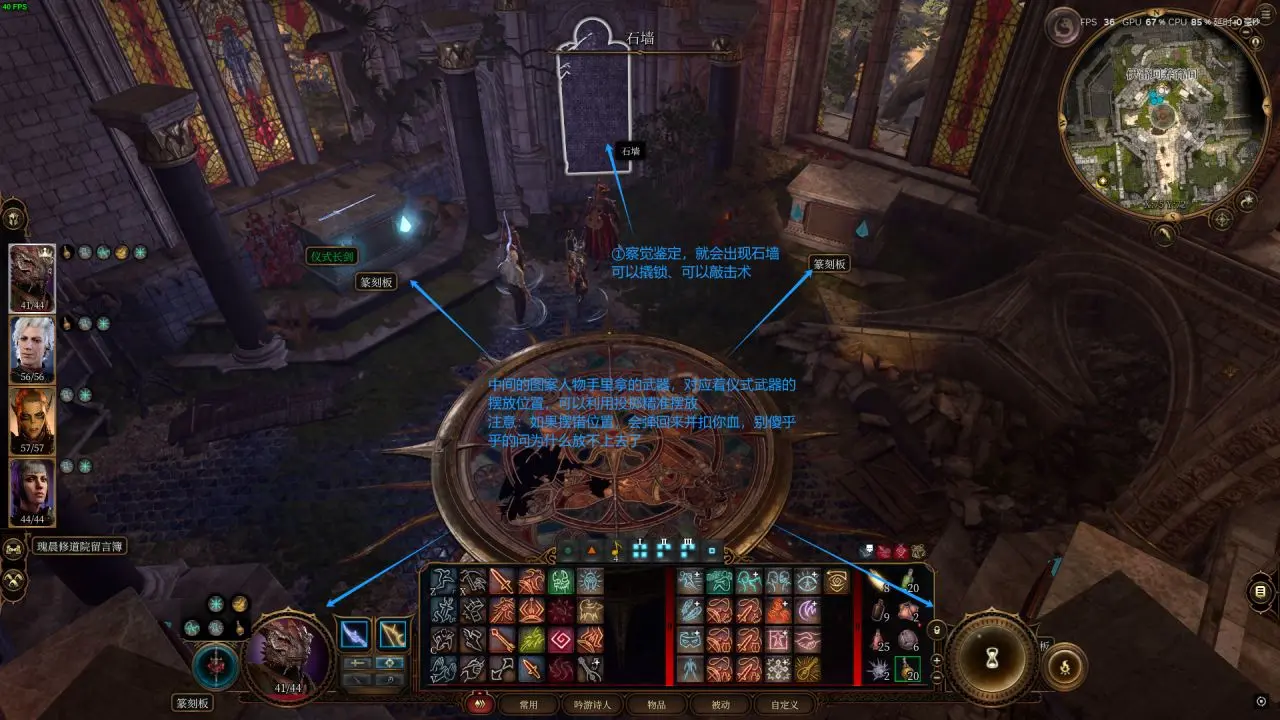Open the 瑰晨修道院留言簿 notification
Viewport: 1280px width, 720px height.
coord(80,547)
